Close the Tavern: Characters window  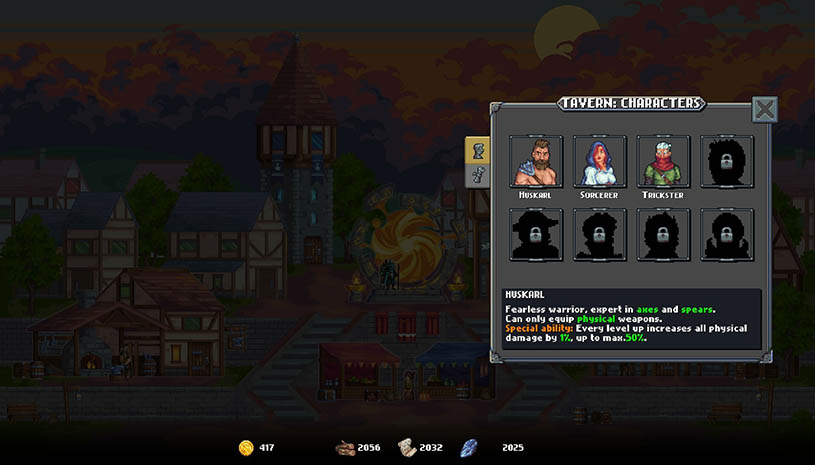pos(764,109)
